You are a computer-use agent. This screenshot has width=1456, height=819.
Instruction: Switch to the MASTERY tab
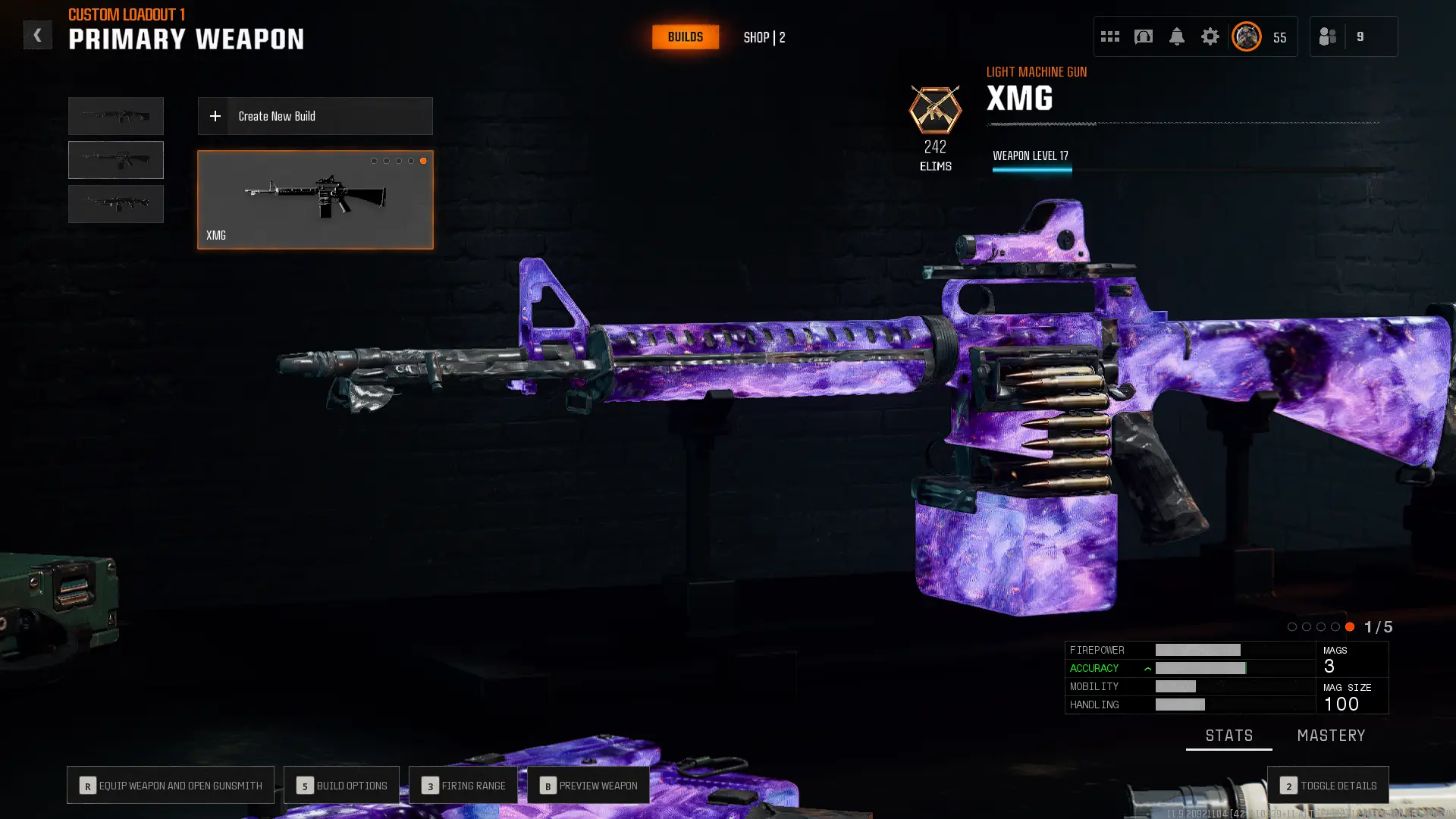tap(1332, 735)
